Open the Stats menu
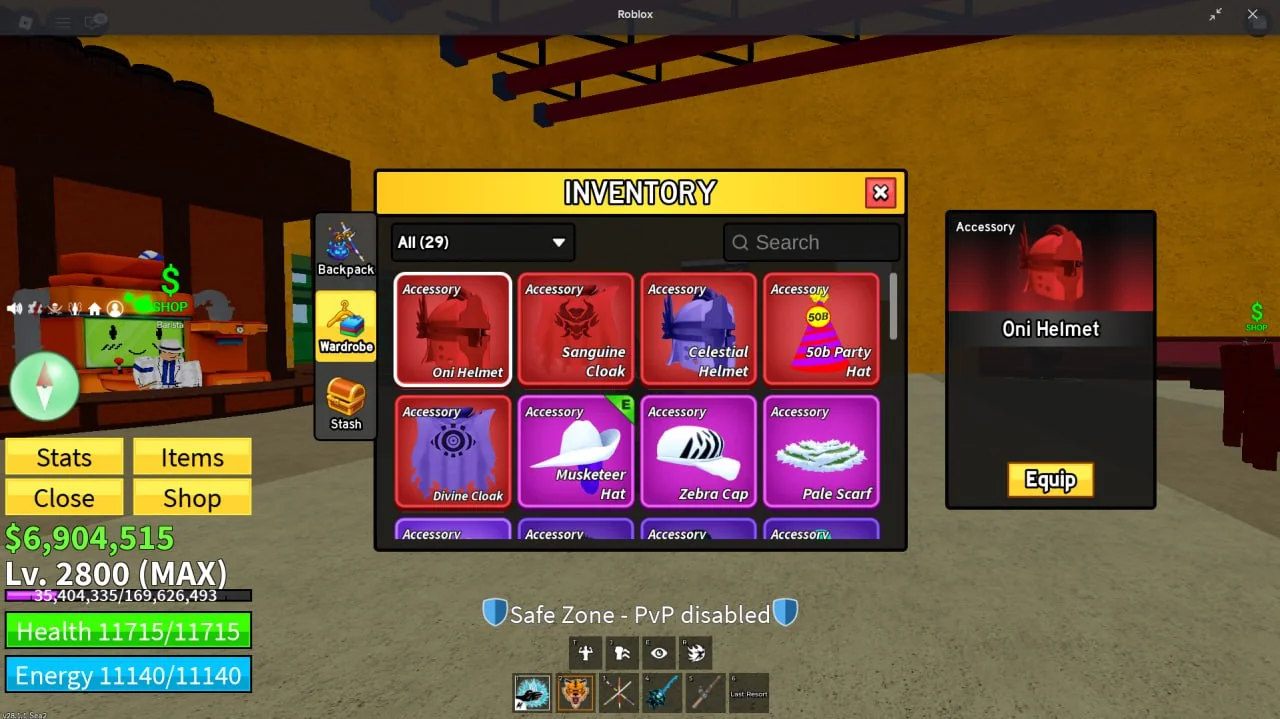 pos(64,457)
